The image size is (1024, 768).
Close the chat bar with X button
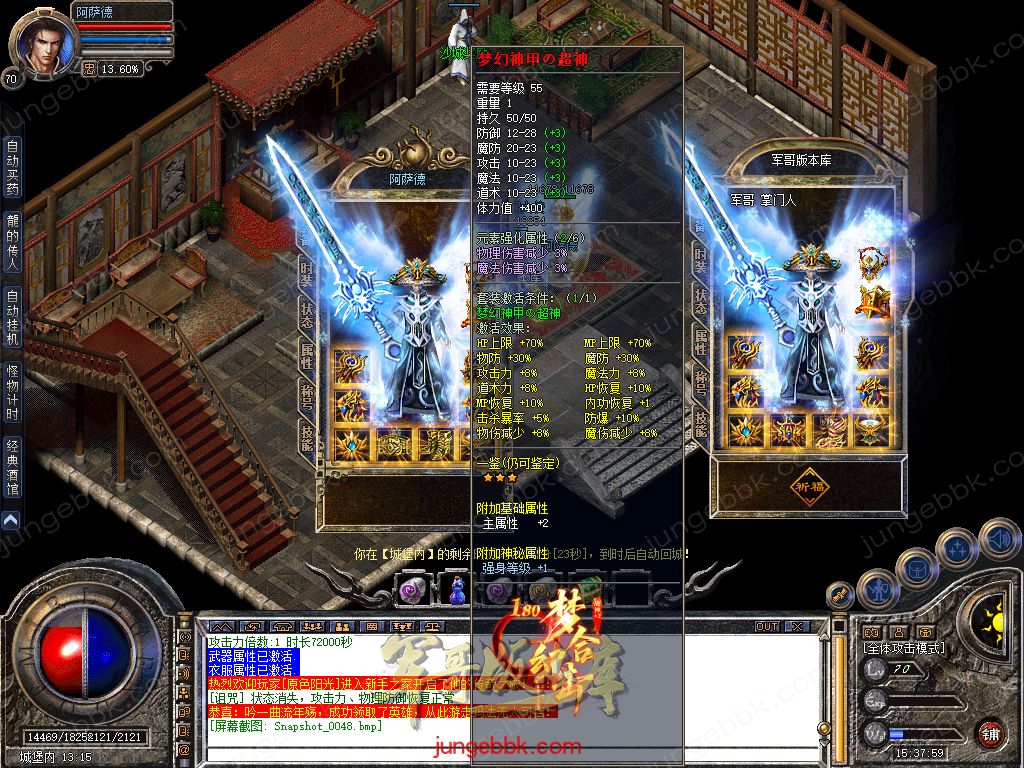point(796,627)
